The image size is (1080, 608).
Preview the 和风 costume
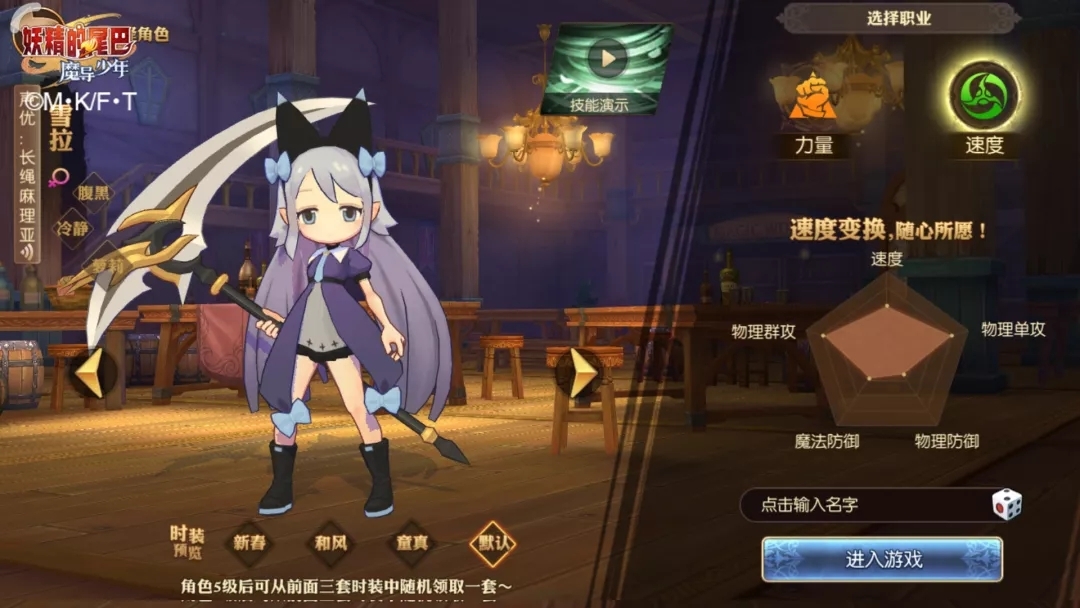(x=331, y=544)
